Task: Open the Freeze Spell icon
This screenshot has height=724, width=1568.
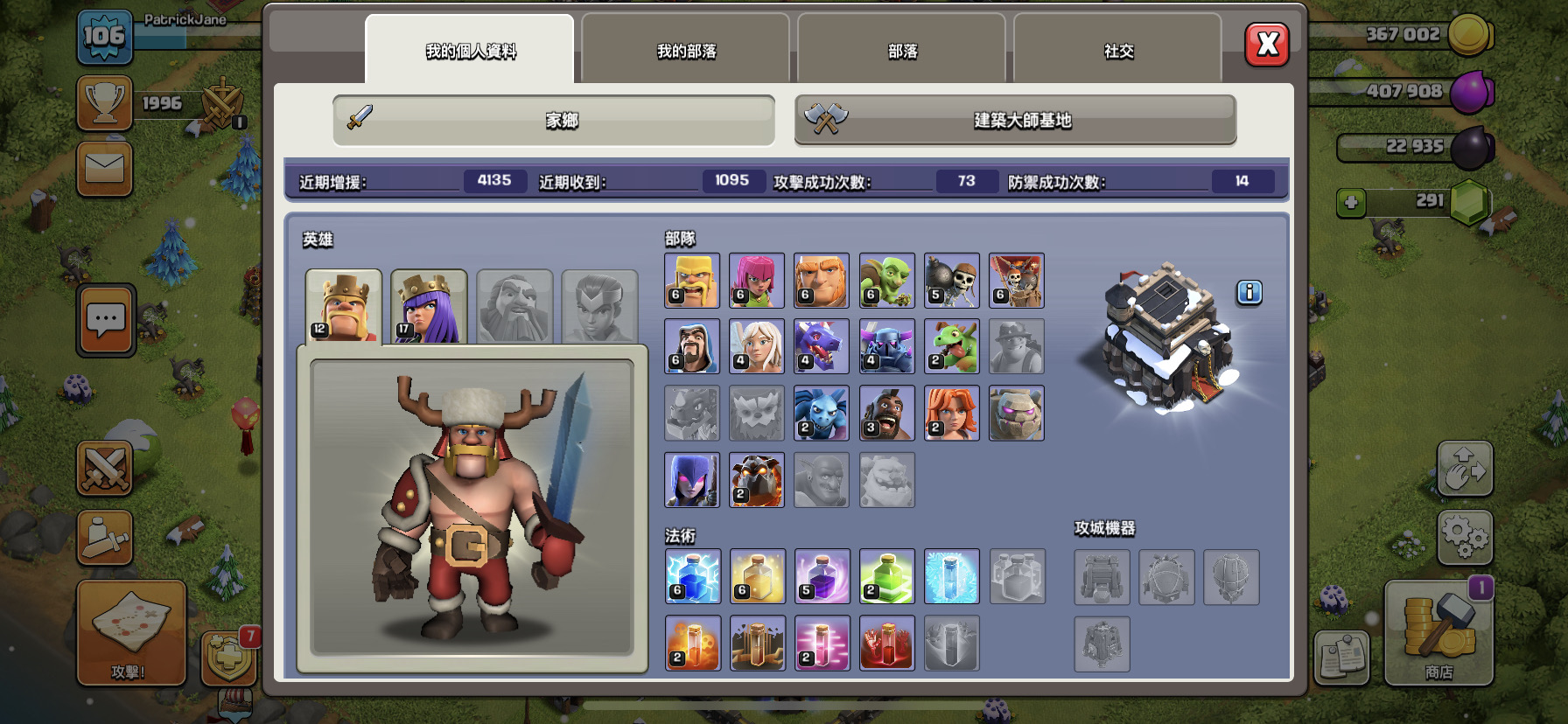Action: pyautogui.click(x=952, y=577)
